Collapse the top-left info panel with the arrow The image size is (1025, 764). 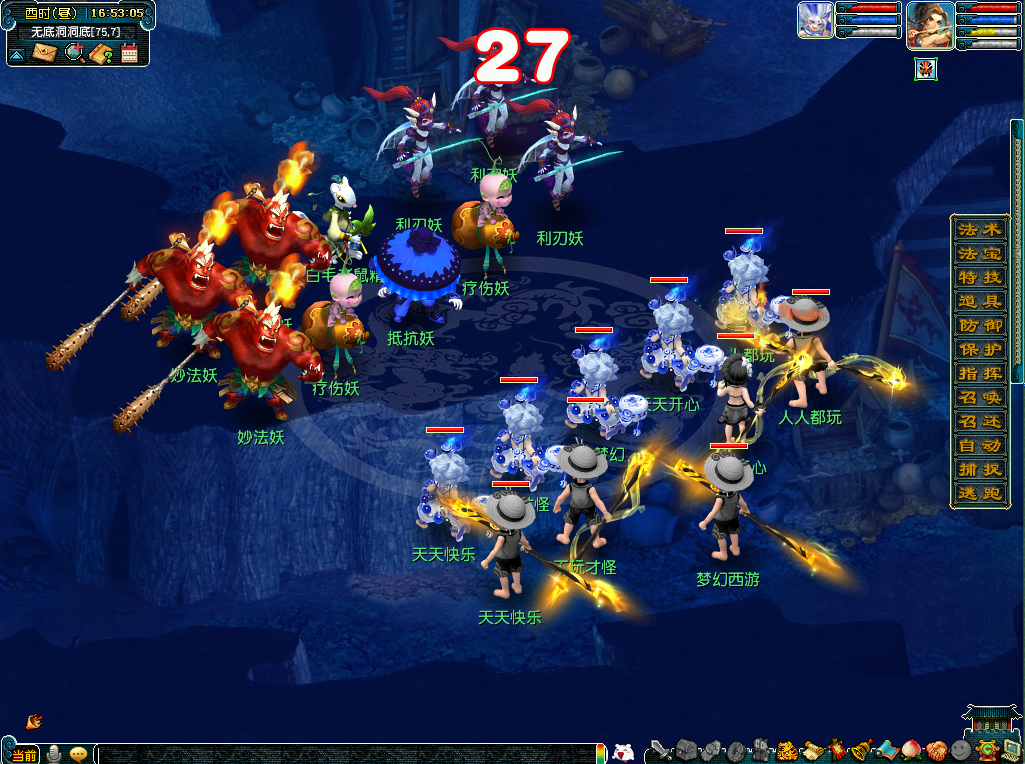tap(17, 53)
